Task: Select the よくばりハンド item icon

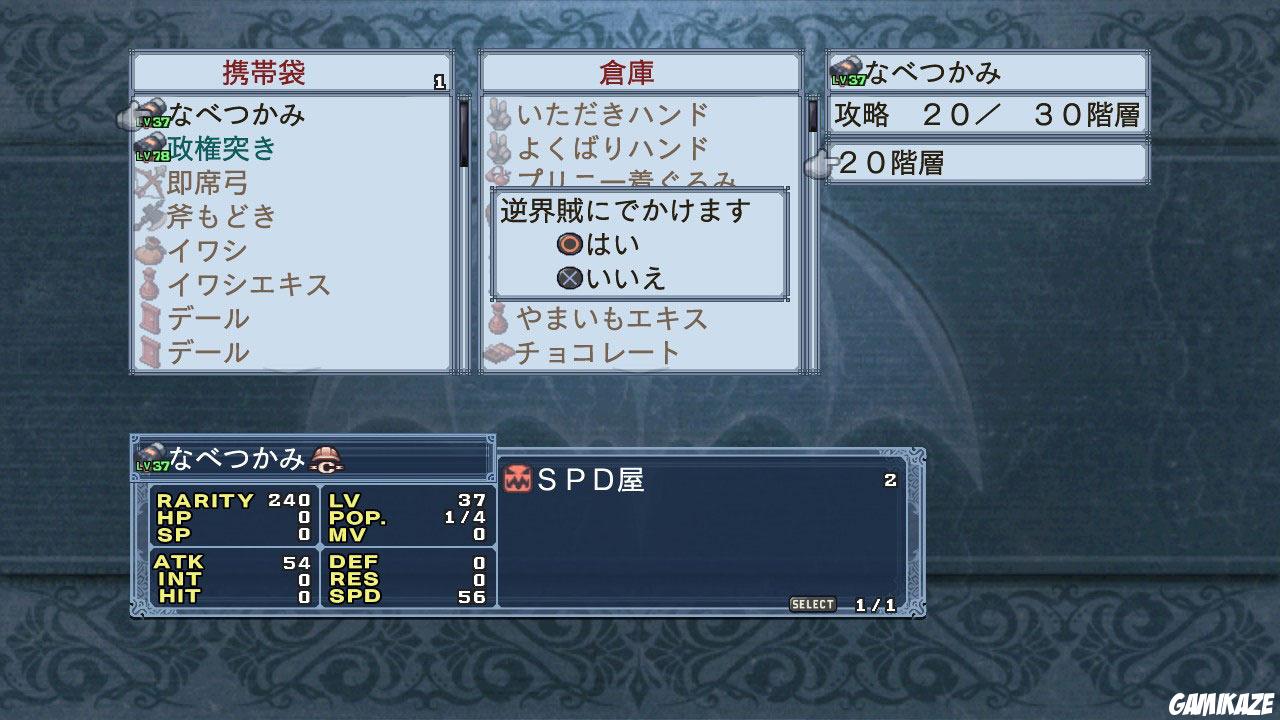Action: [497, 147]
